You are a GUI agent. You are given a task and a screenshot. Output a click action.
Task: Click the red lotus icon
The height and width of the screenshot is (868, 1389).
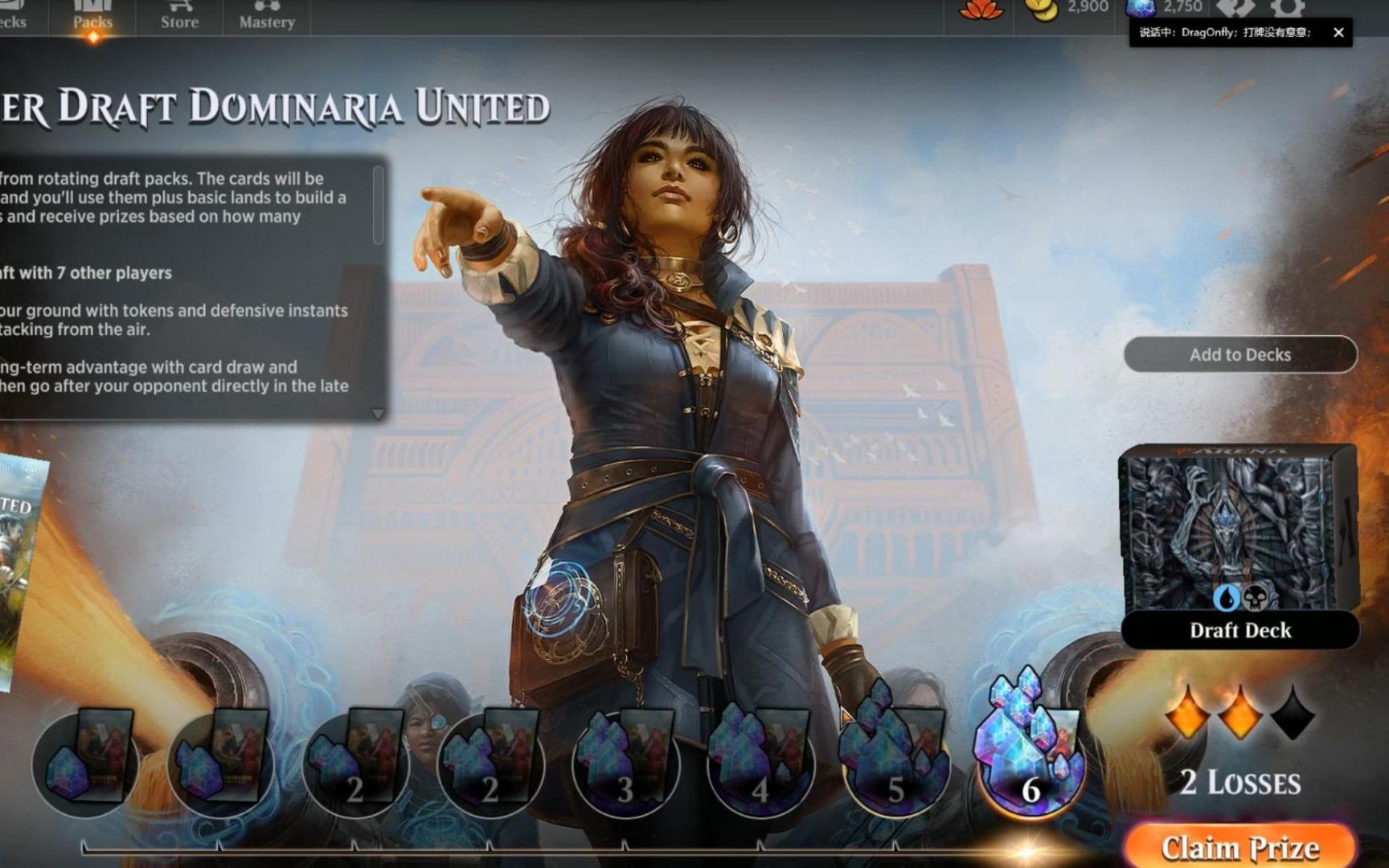coord(981,9)
